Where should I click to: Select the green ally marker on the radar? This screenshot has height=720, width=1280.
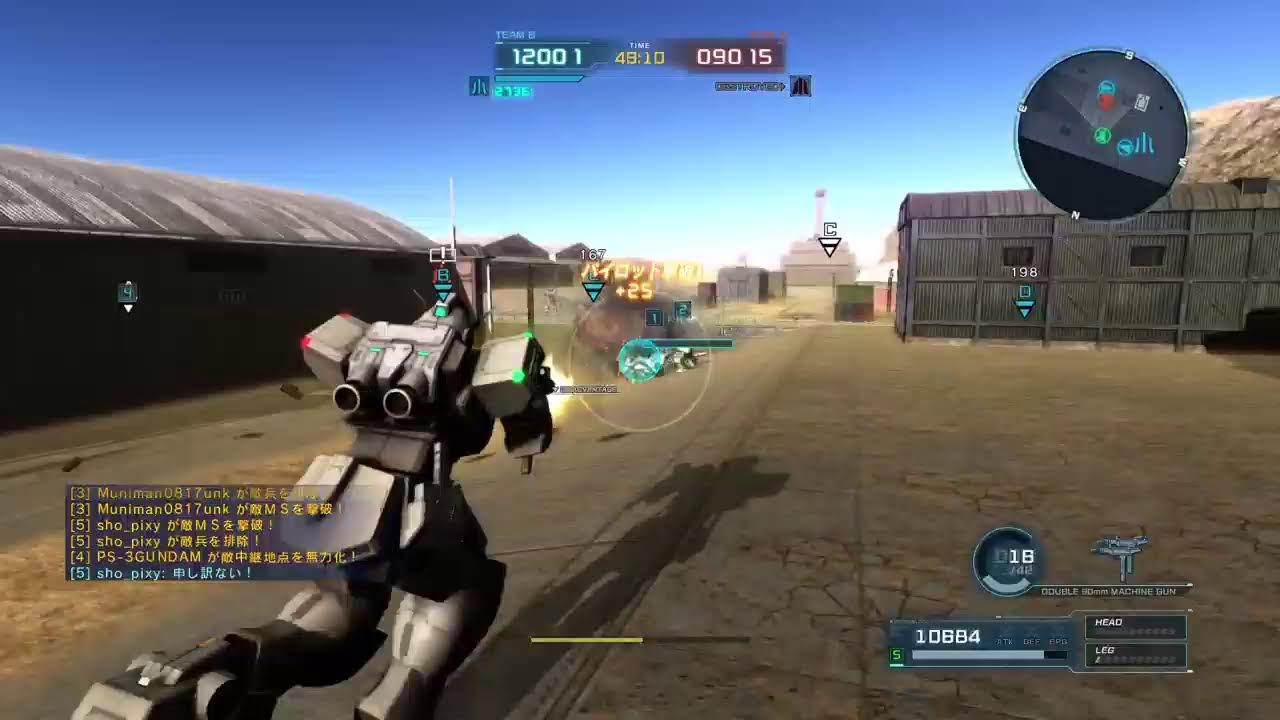[x=1101, y=135]
